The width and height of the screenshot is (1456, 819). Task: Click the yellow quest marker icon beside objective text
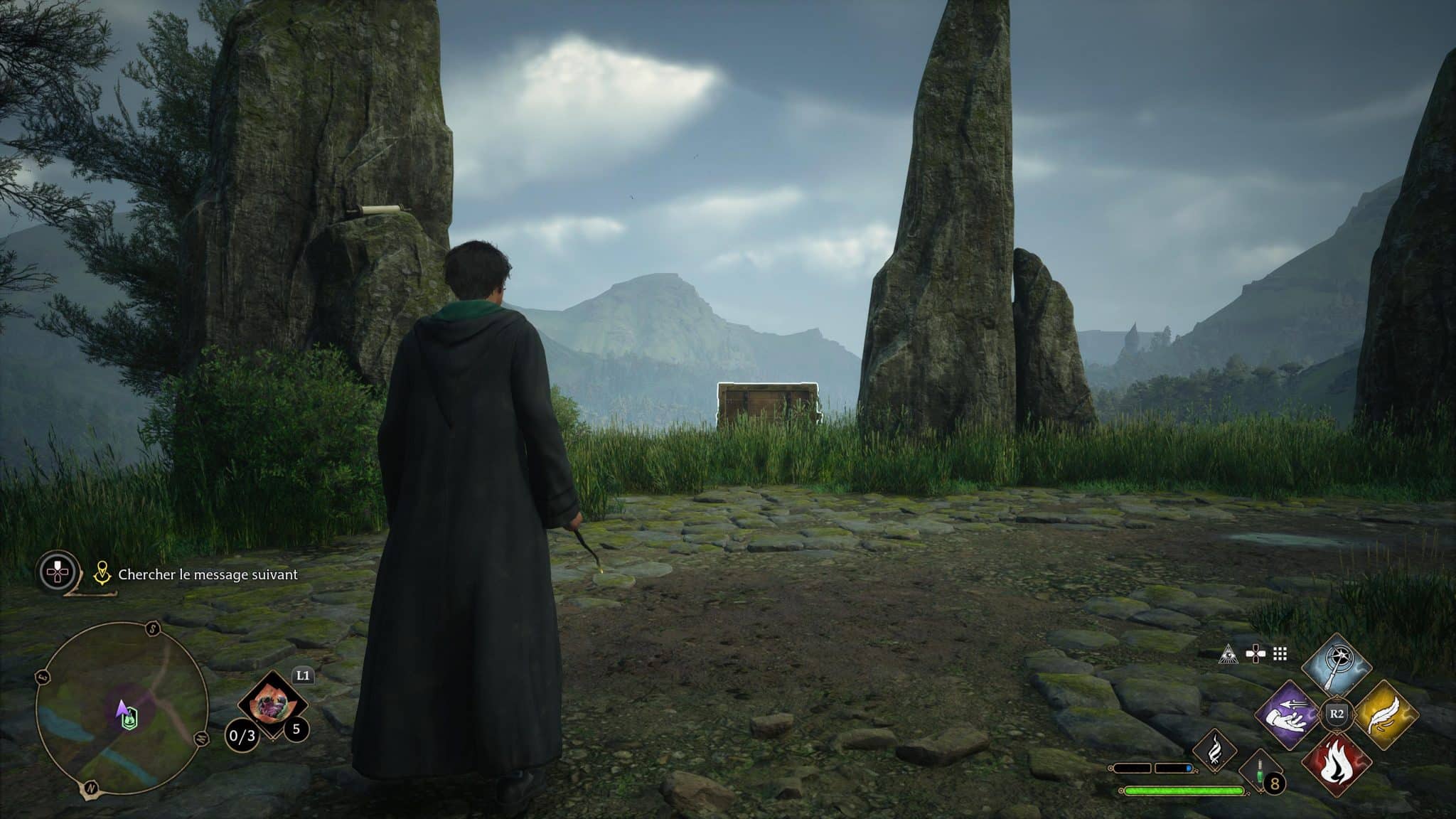tap(102, 573)
